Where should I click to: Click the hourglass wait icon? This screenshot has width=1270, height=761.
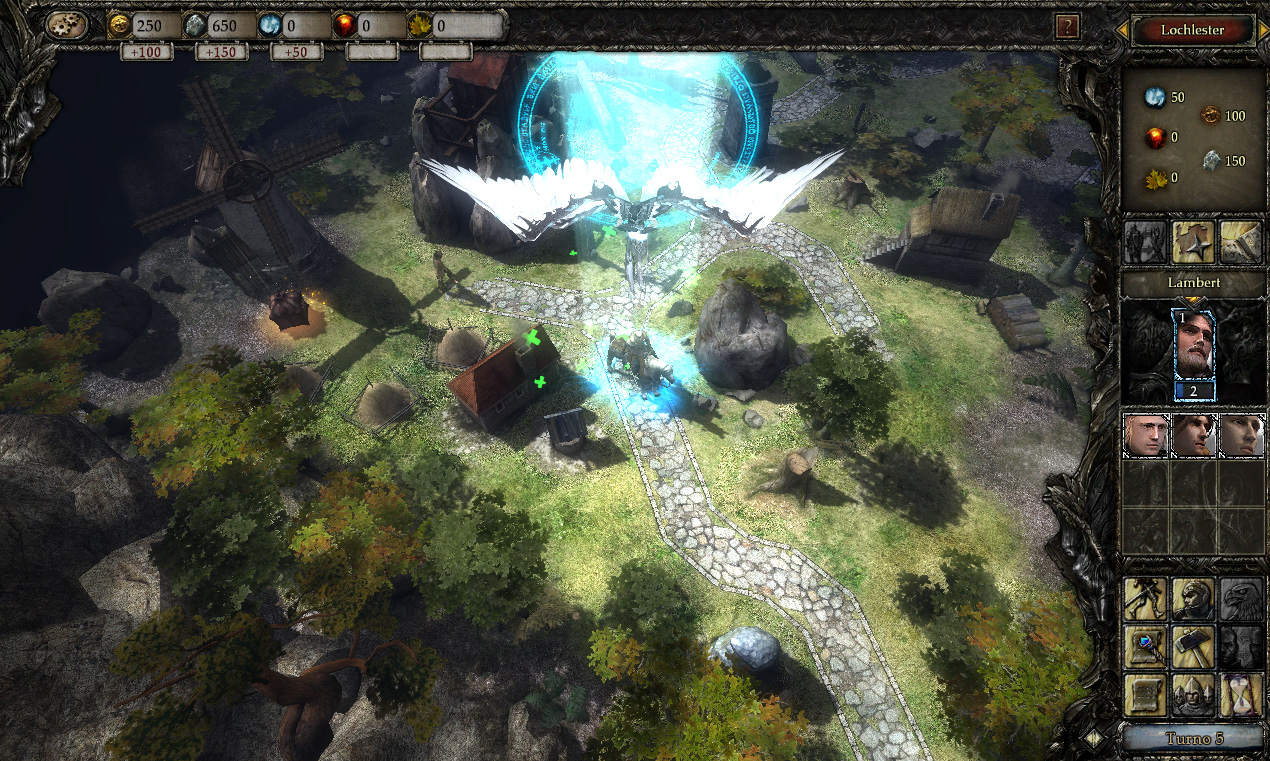[1241, 695]
